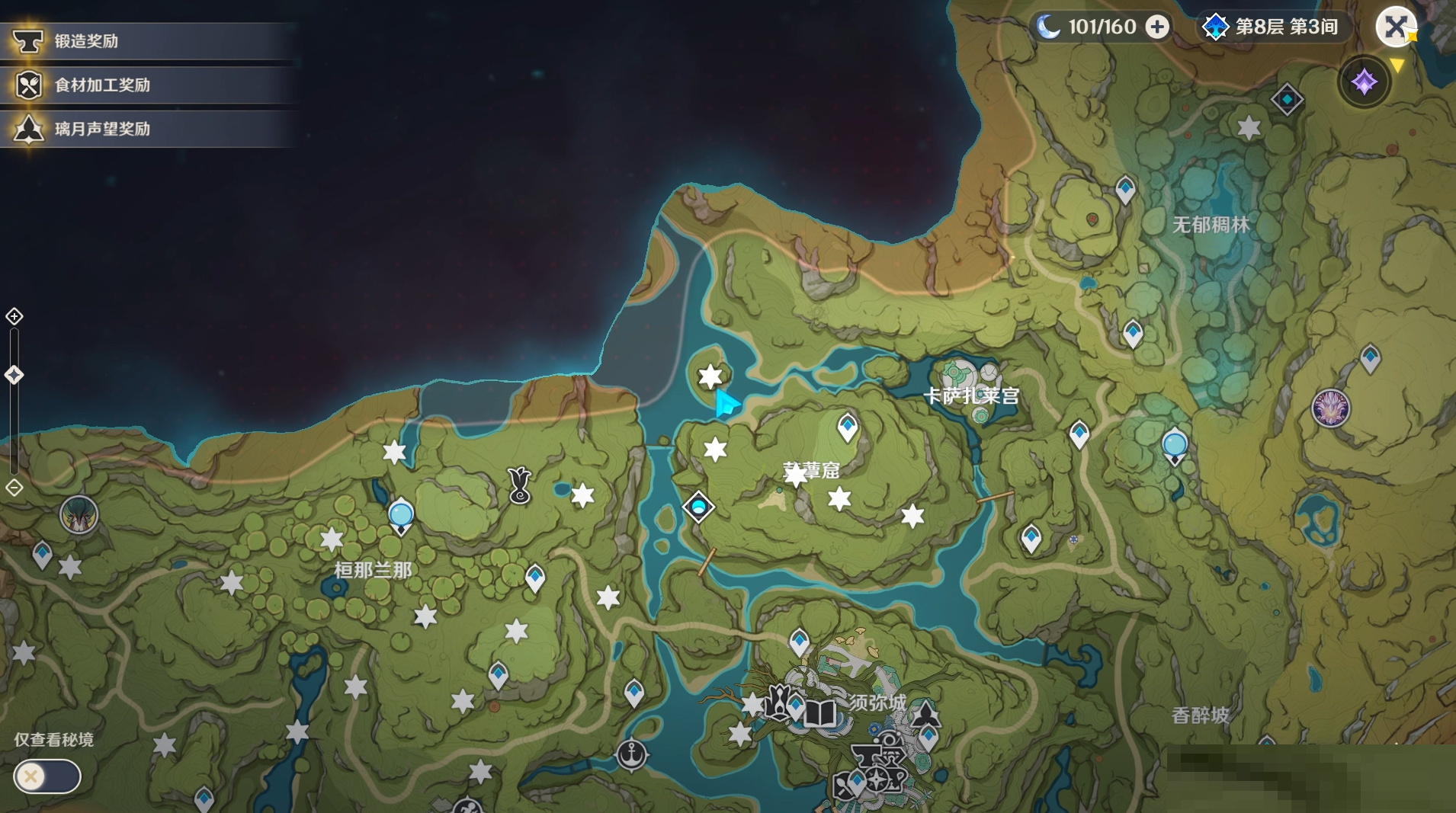This screenshot has height=813, width=1456.
Task: Select the teleport waypoint above 蘑菇窟
Action: pos(847,427)
